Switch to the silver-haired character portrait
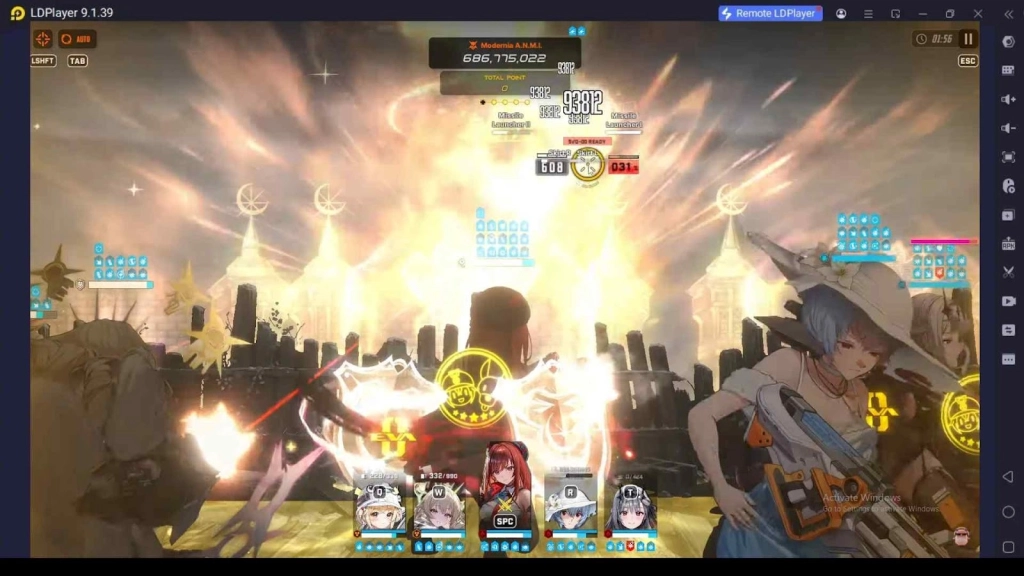This screenshot has height=576, width=1024. point(631,510)
